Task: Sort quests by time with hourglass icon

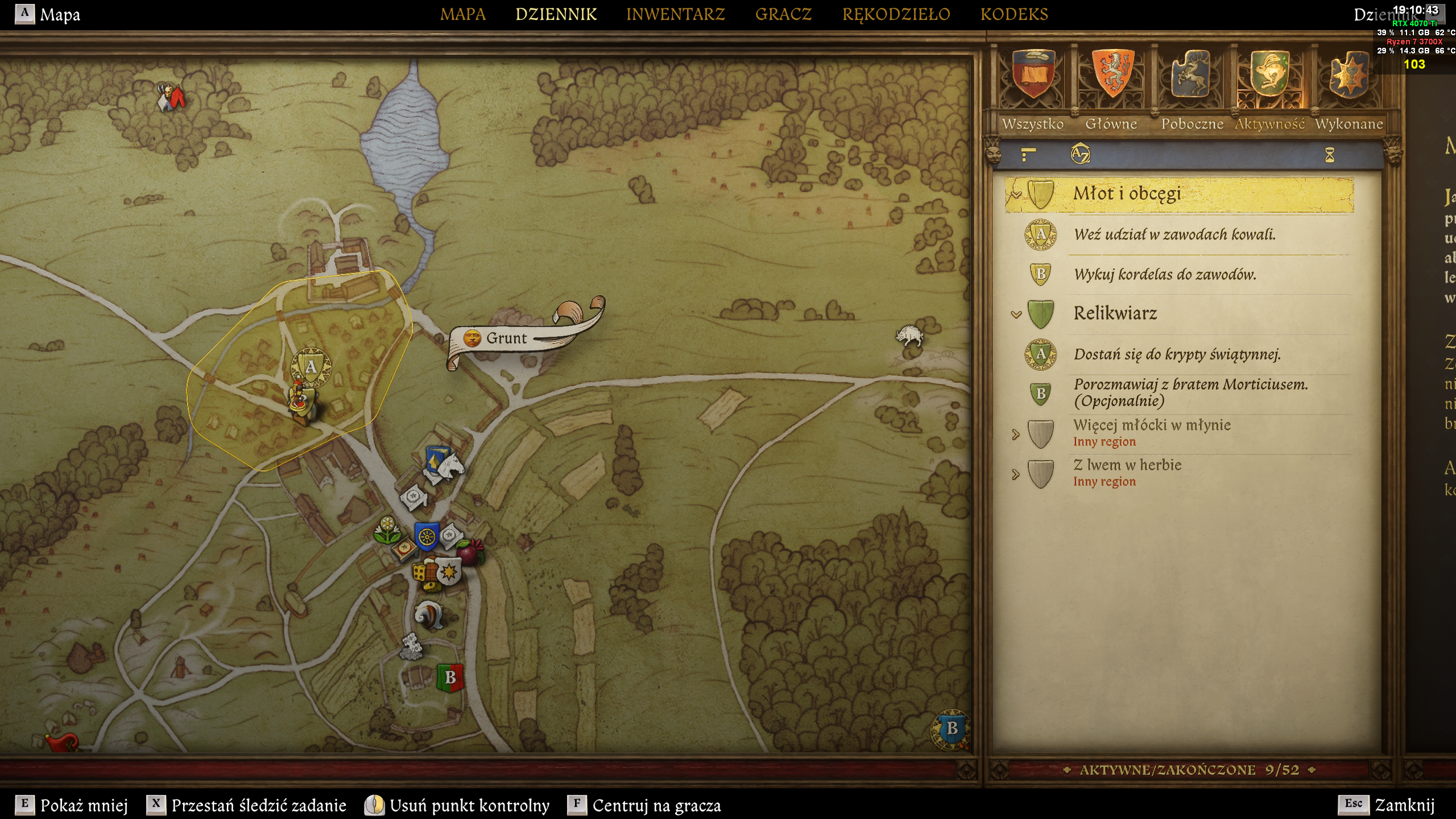Action: tap(1329, 155)
